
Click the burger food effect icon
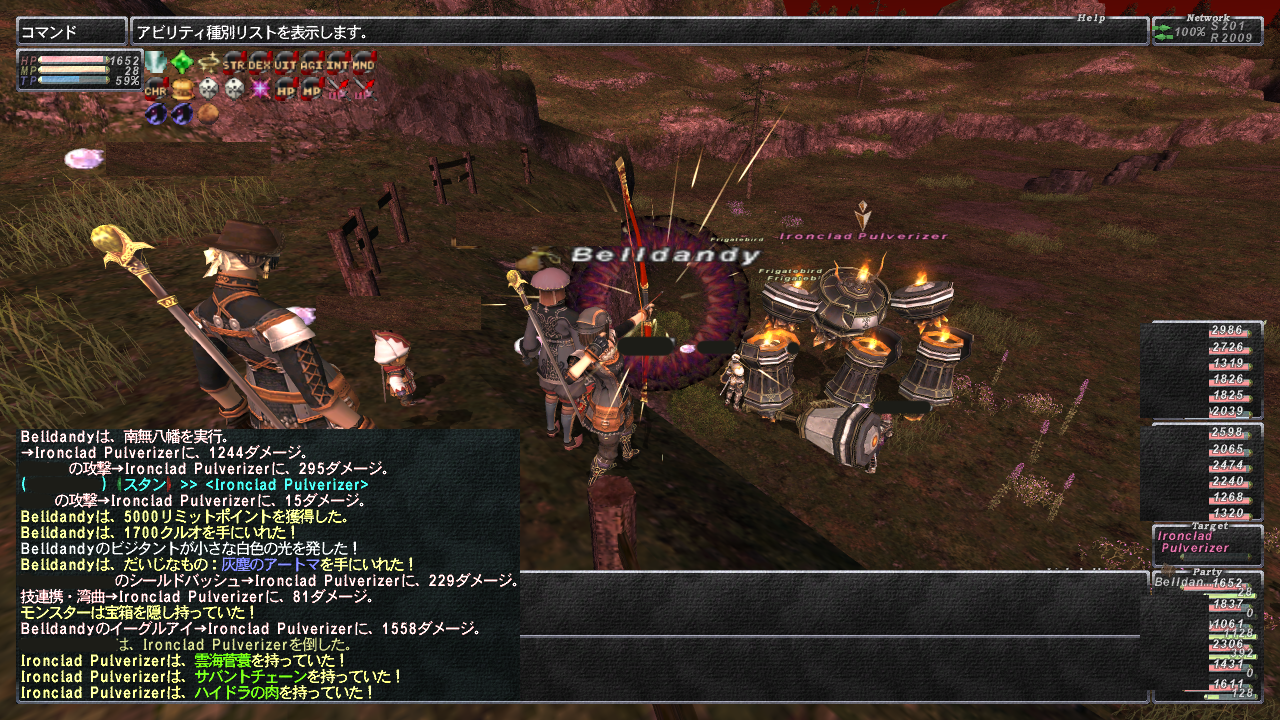point(182,90)
